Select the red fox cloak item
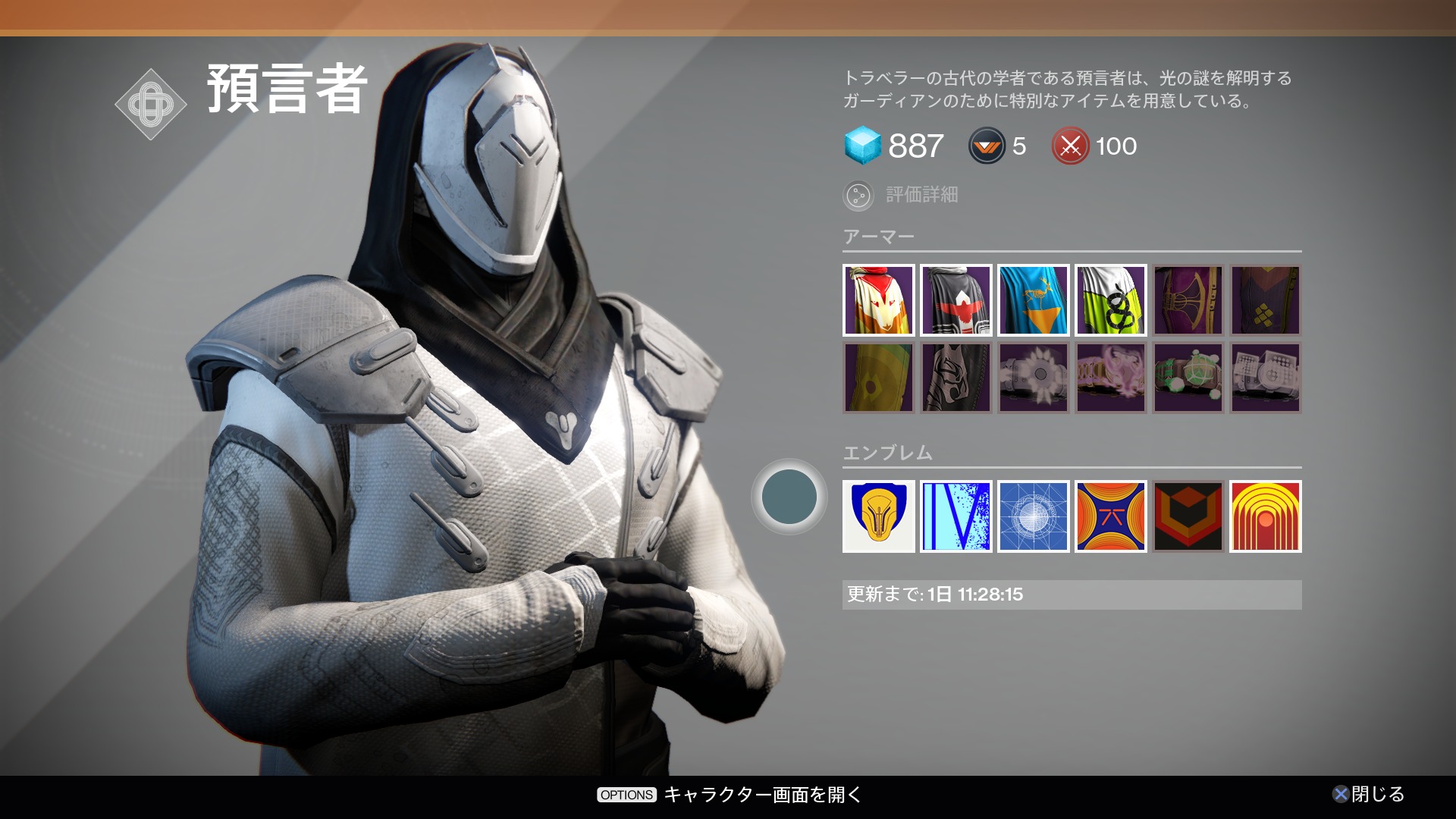Screen dimensions: 1456x819 878,300
